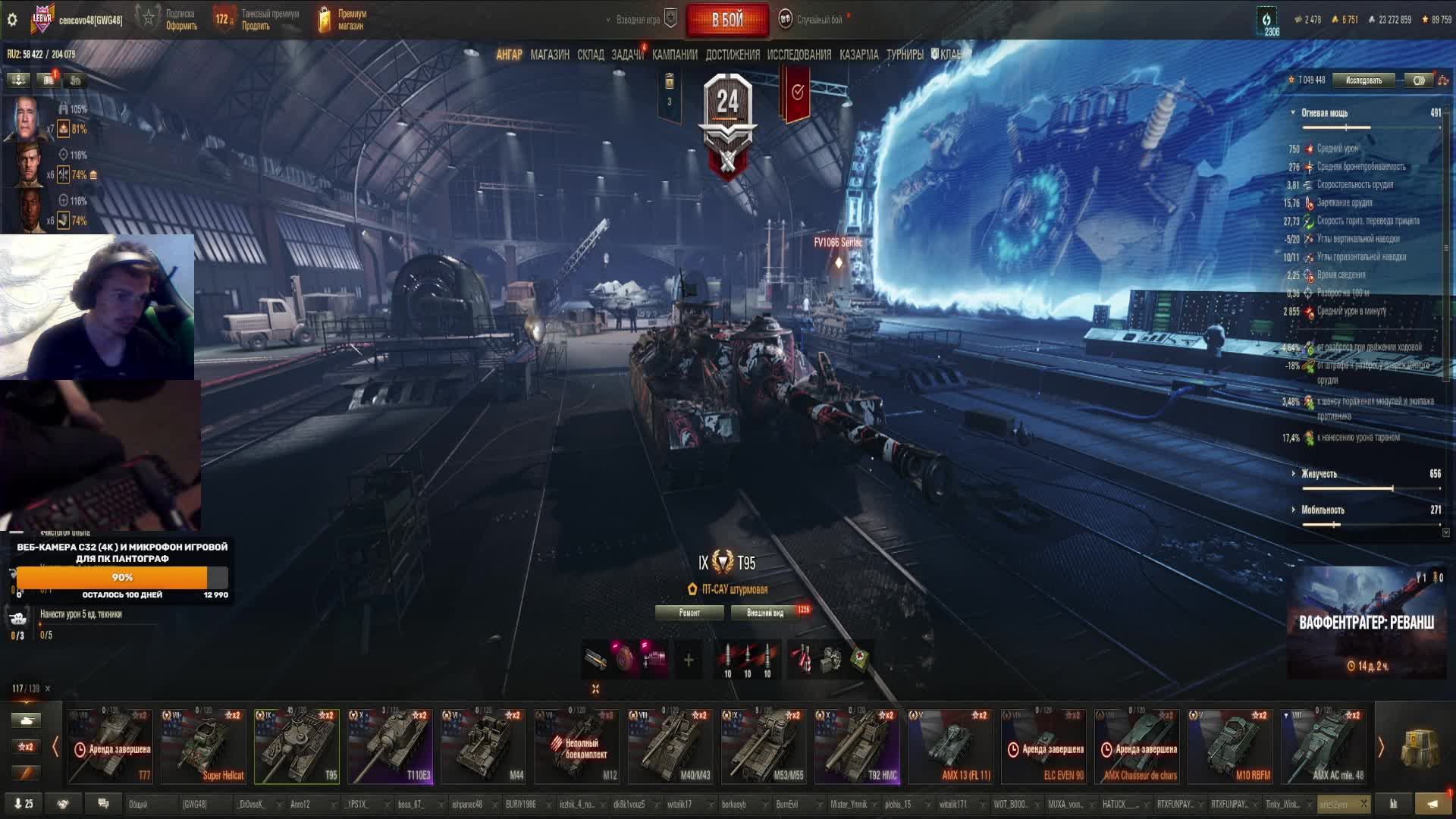Screen dimensions: 1456x819
Task: Open the МАГАЗИН tab
Action: [x=550, y=55]
